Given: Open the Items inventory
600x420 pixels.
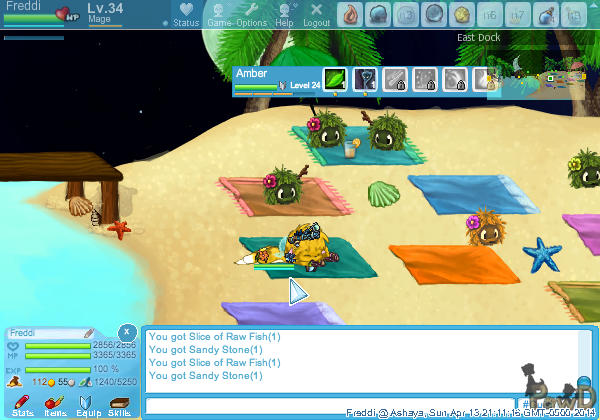Looking at the screenshot, I should pos(55,404).
